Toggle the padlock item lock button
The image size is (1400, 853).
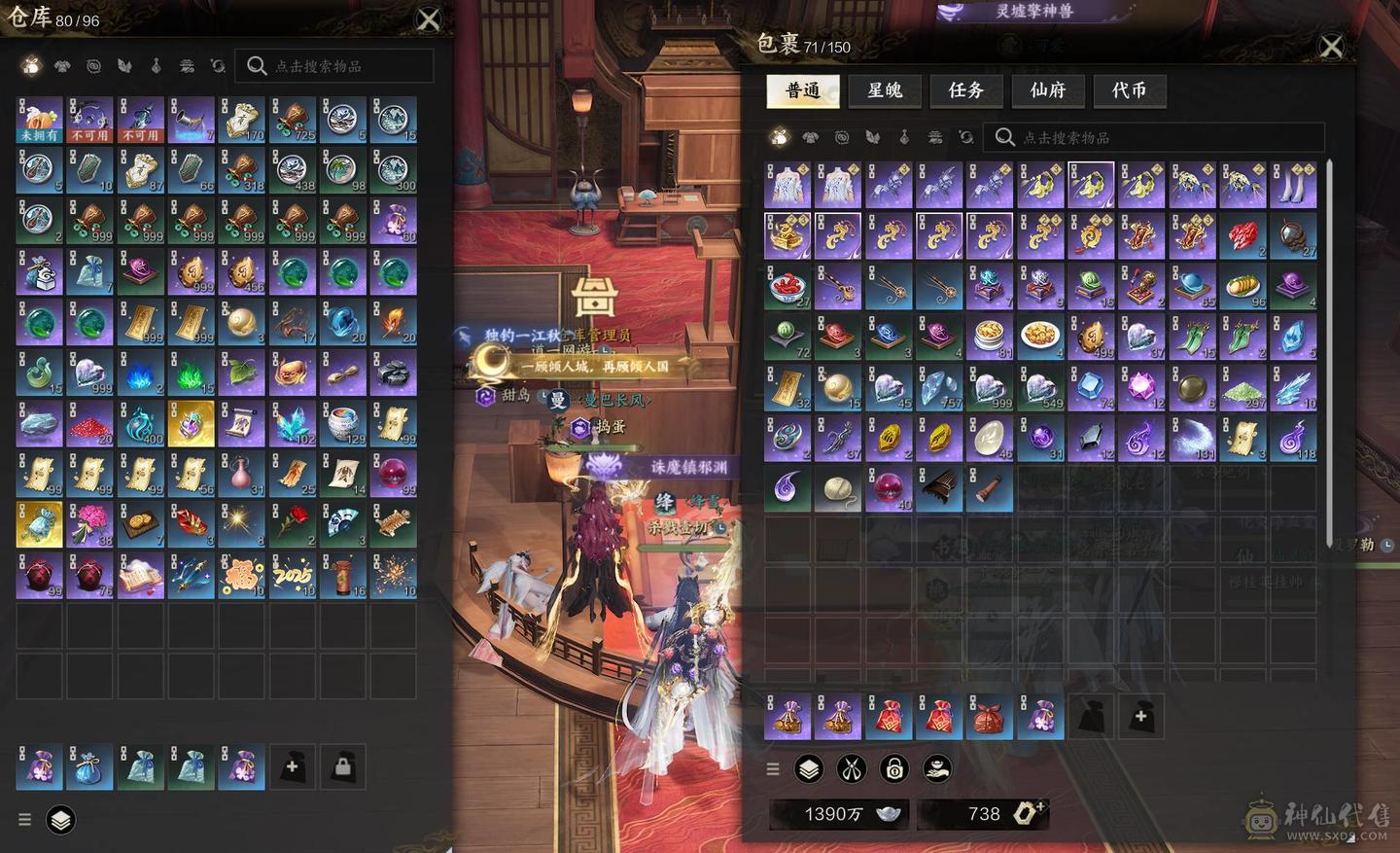(x=894, y=769)
